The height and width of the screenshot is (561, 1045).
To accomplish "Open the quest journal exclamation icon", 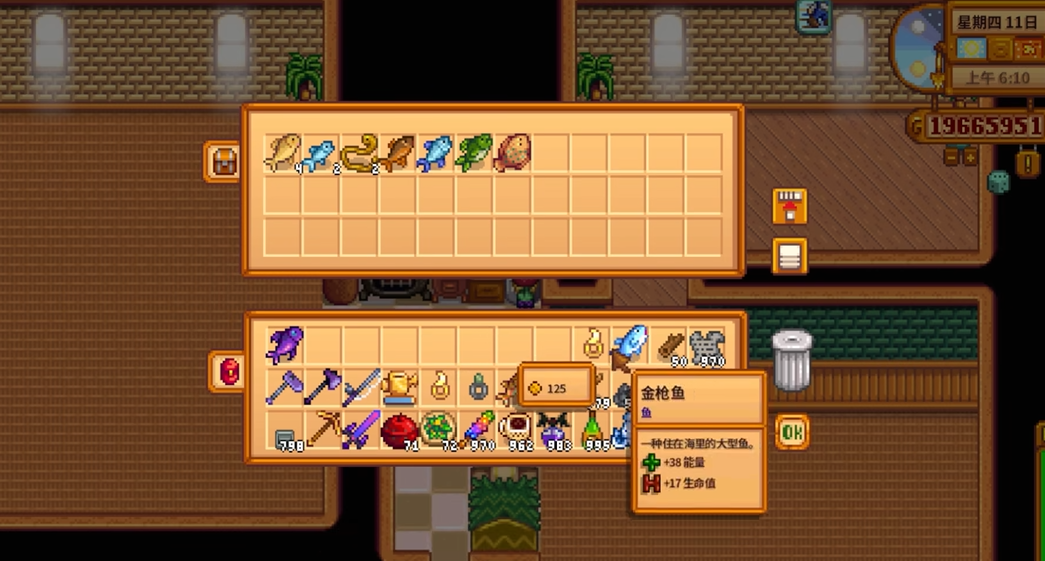I will pyautogui.click(x=1026, y=163).
